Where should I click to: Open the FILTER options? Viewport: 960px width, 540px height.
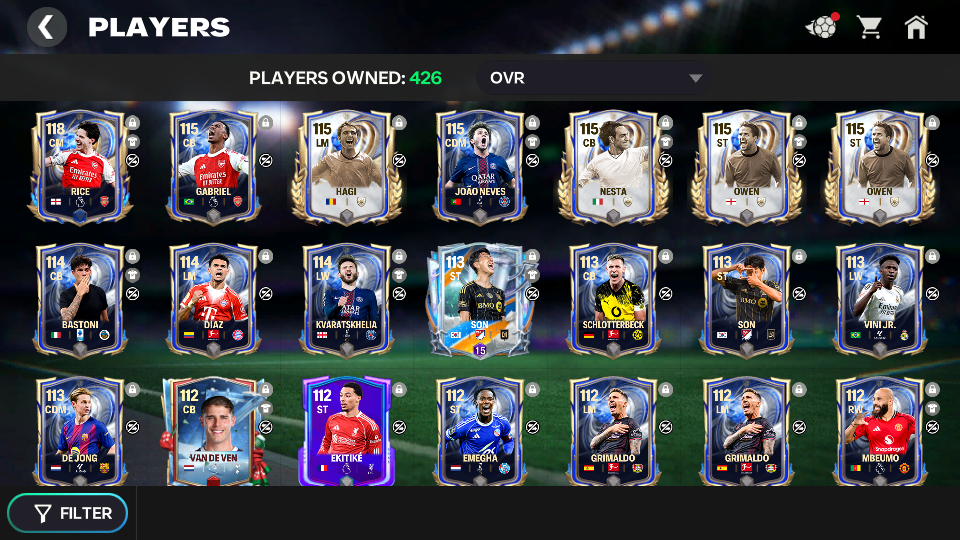(68, 513)
